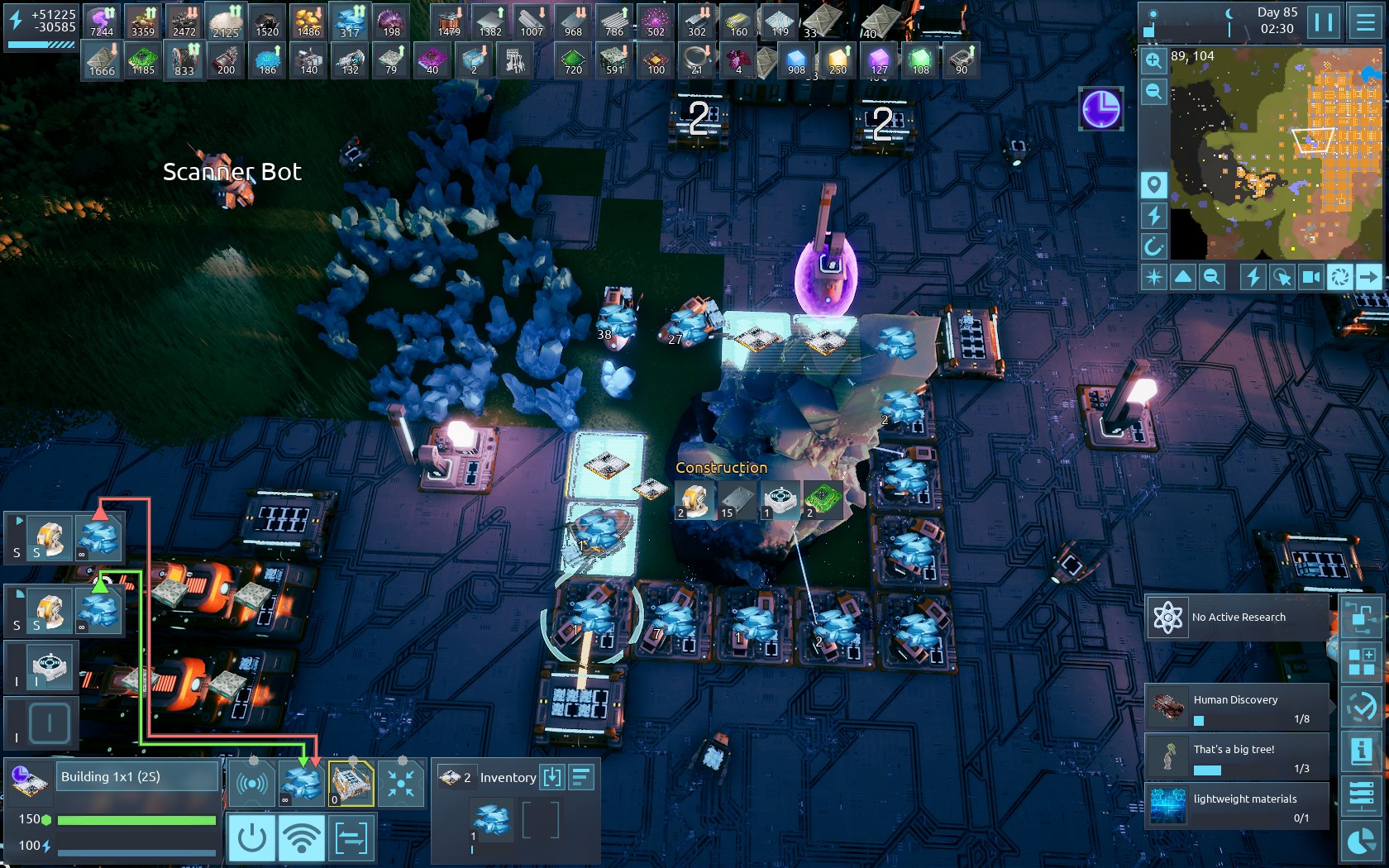Toggle the camera view button under minimap
The width and height of the screenshot is (1389, 868).
click(1311, 277)
